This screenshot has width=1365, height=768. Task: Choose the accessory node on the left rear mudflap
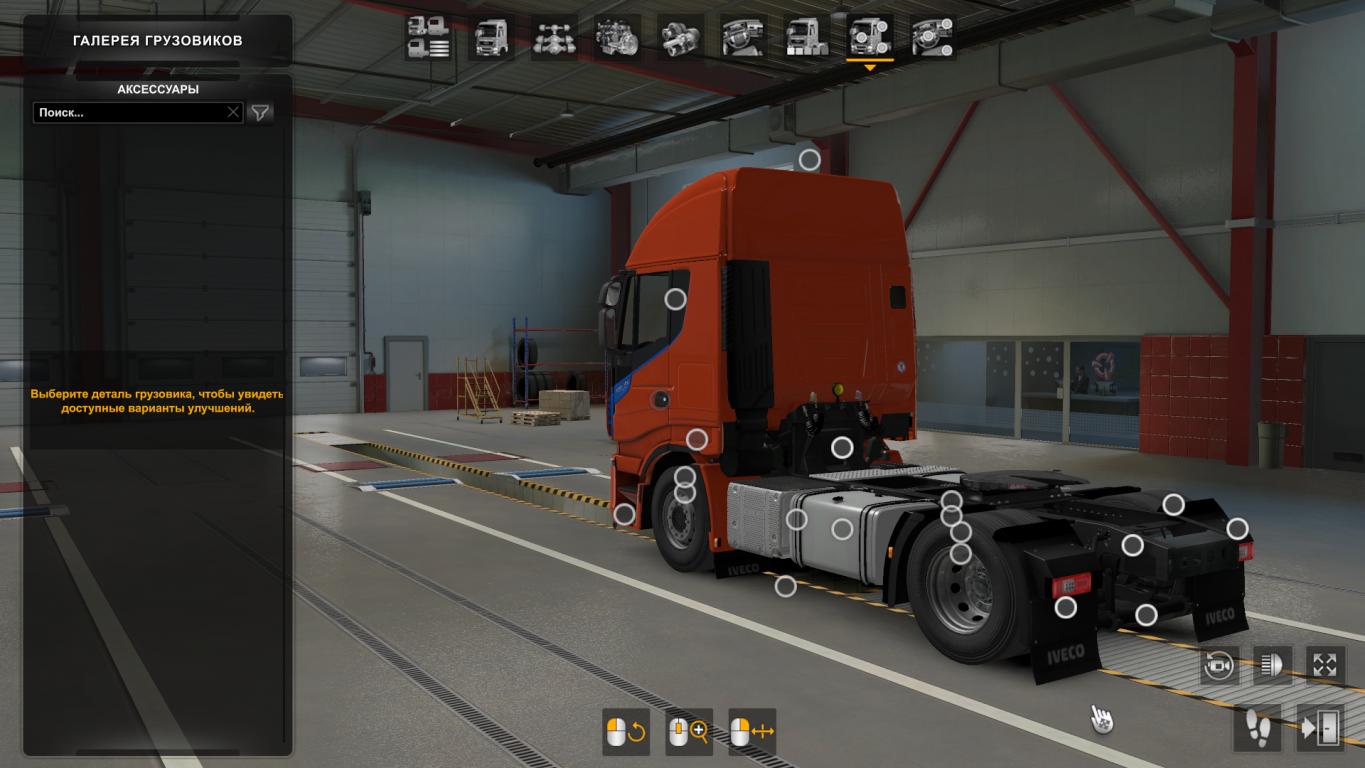[1066, 606]
